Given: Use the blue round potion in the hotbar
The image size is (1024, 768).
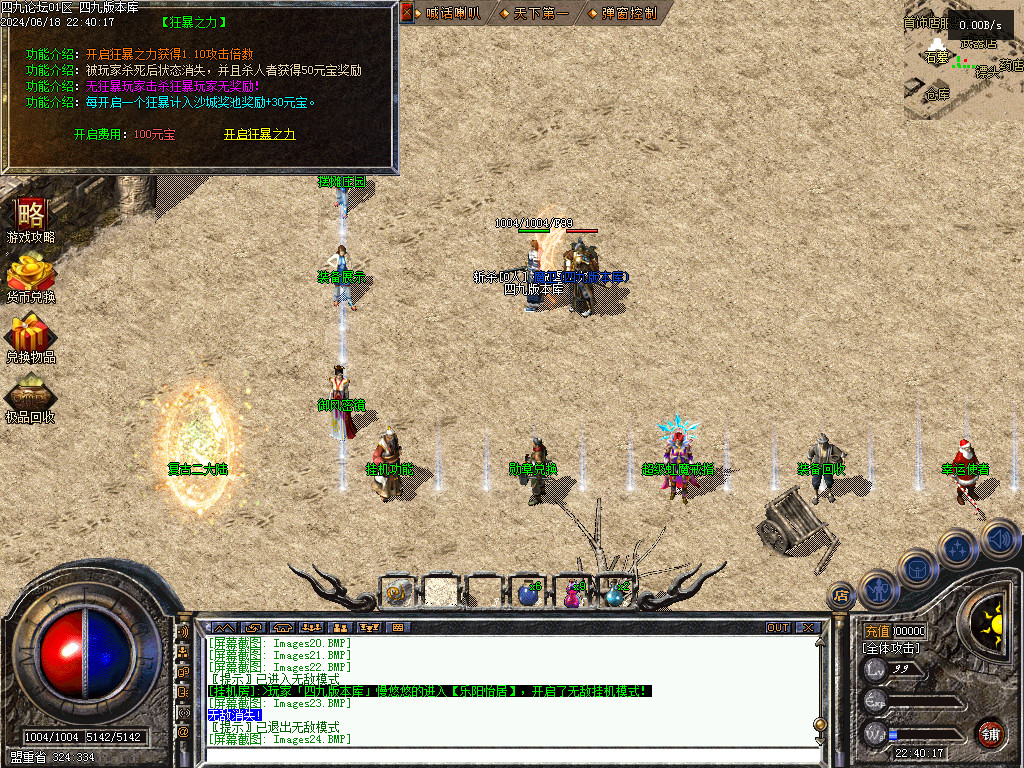Looking at the screenshot, I should [x=528, y=594].
